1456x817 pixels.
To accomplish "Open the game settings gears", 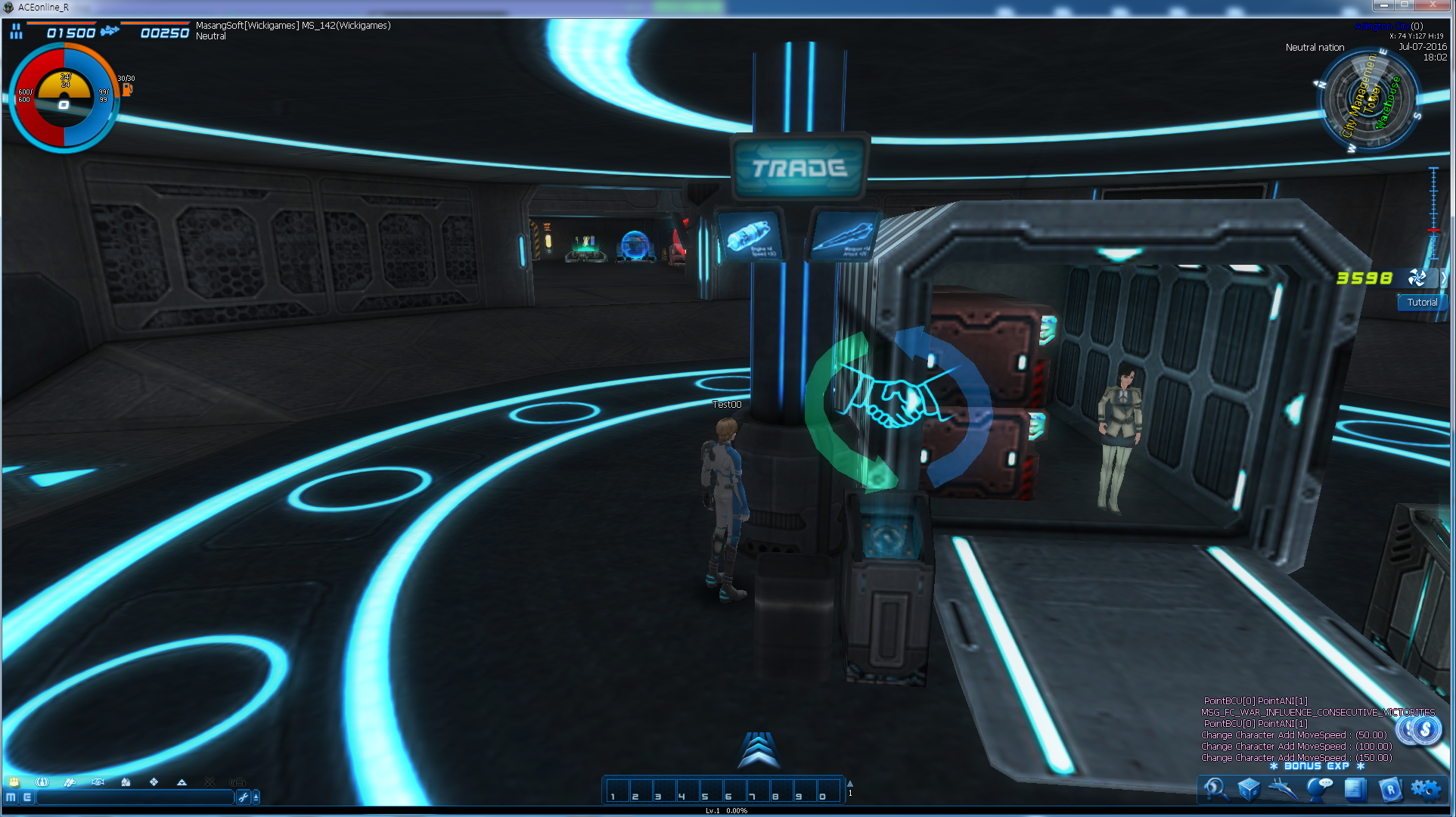I will pos(1427,789).
